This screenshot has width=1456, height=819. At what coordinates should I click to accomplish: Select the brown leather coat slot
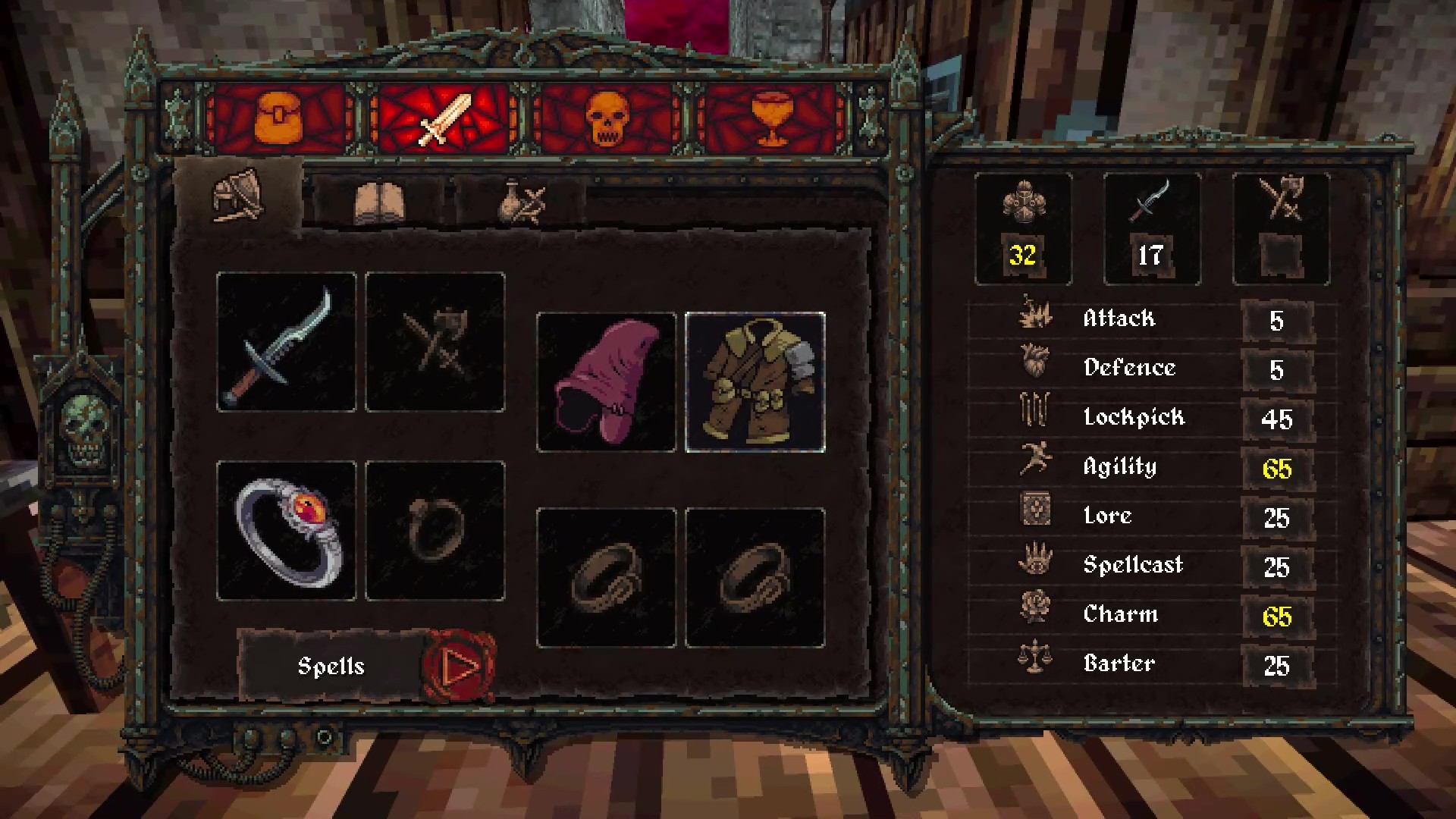pos(755,382)
